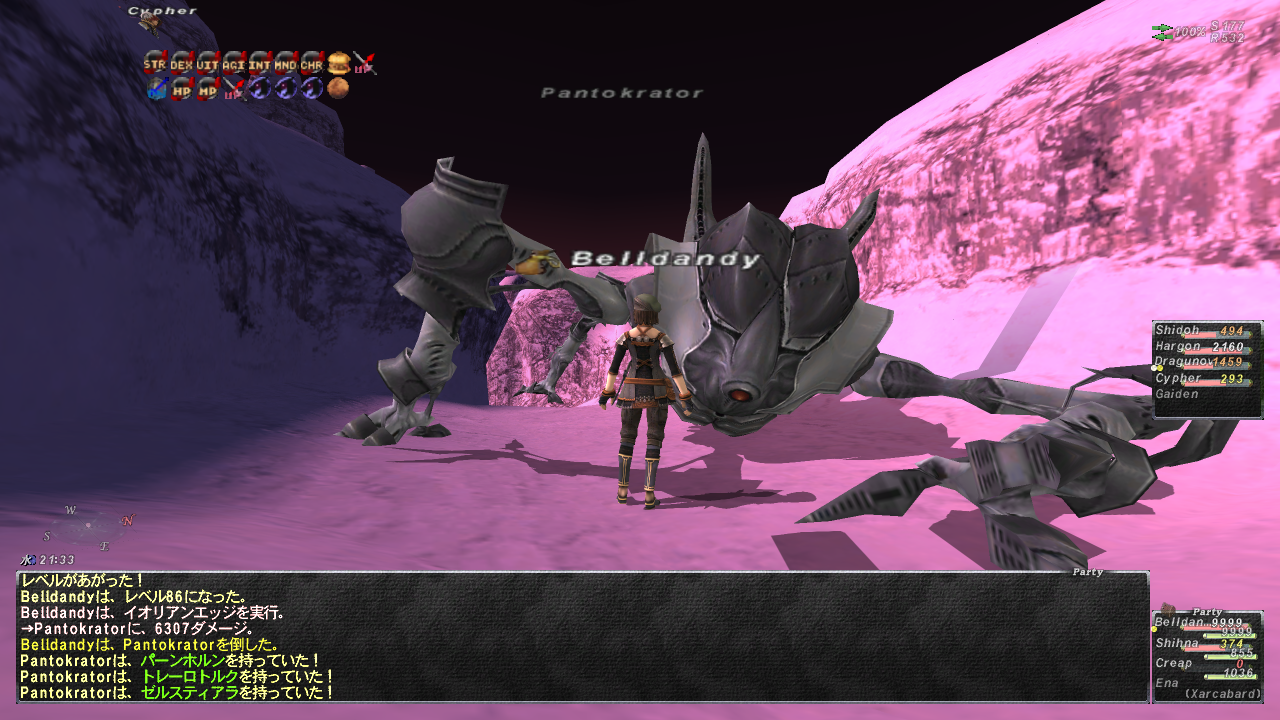Select the MP boost status icon
This screenshot has width=1280, height=720.
(x=207, y=89)
